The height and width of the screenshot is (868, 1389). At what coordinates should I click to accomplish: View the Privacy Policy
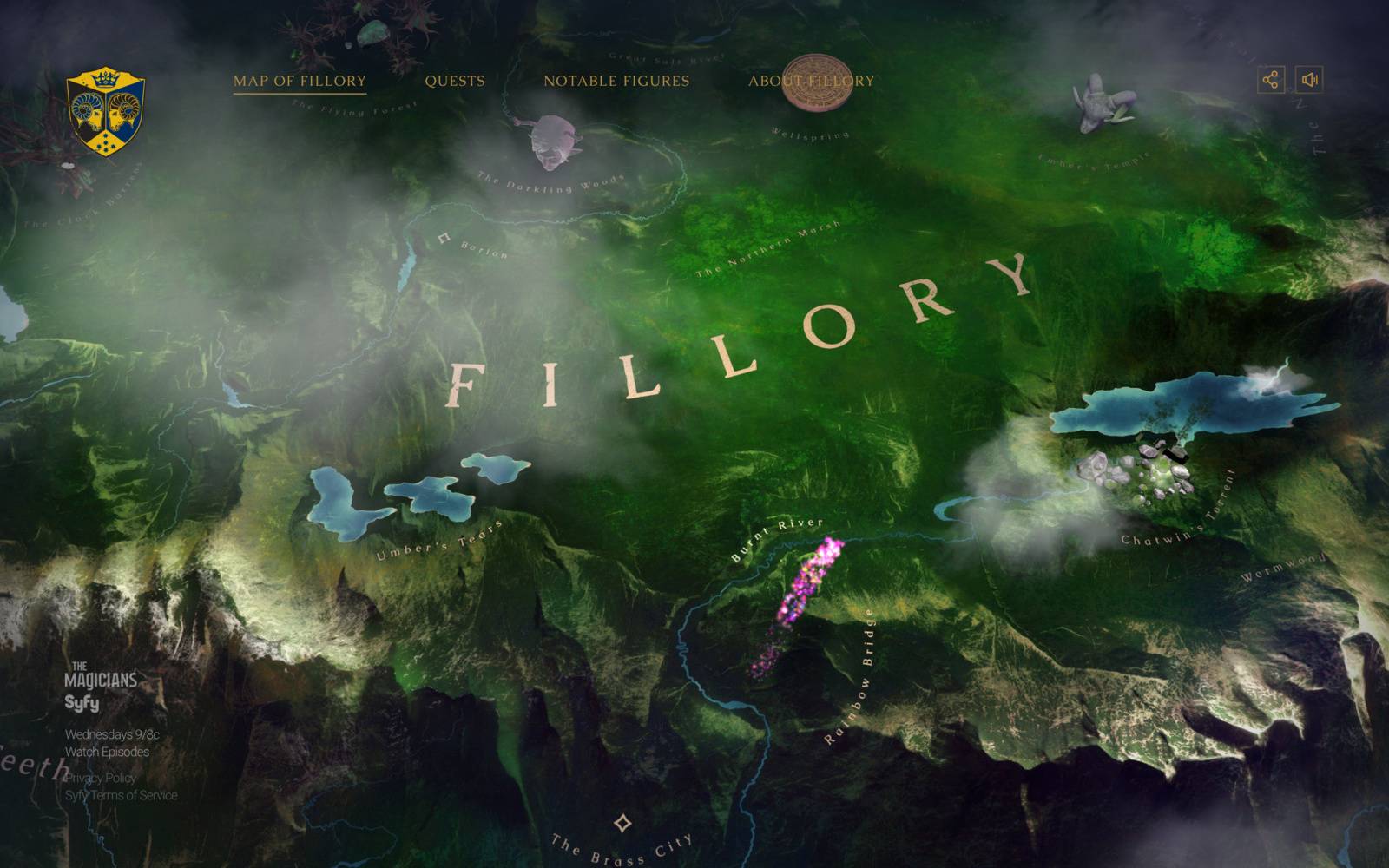[101, 779]
